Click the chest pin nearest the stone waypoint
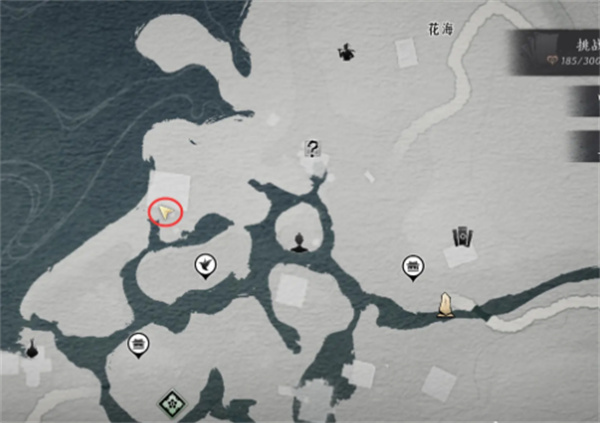Image resolution: width=600 pixels, height=423 pixels. 412,267
